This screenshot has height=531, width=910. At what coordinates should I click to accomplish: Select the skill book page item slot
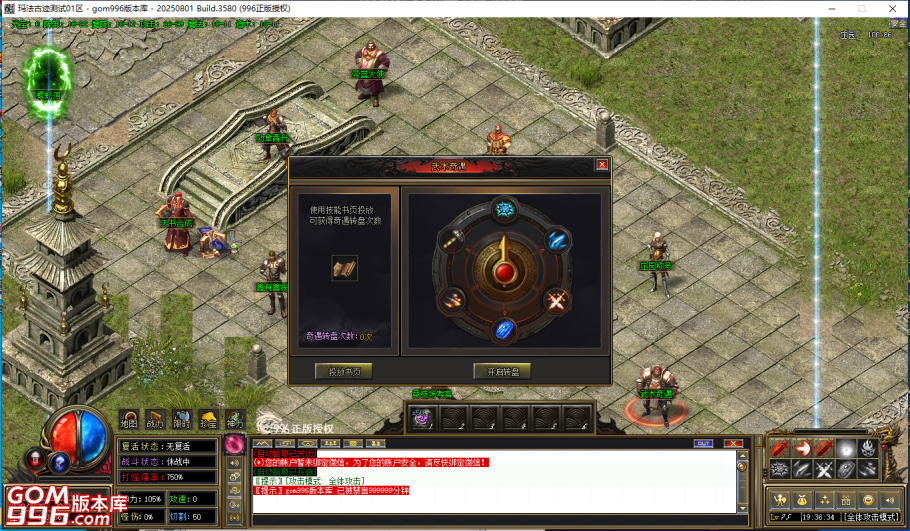click(x=344, y=268)
